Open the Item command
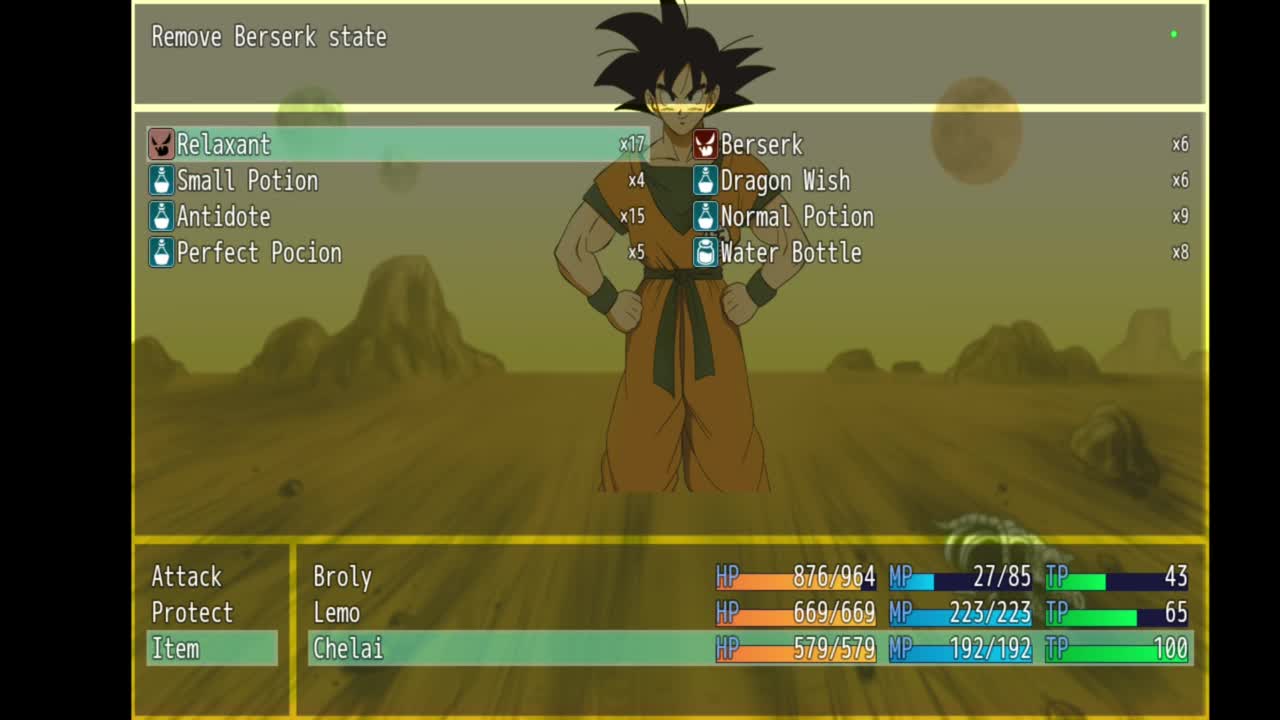 (176, 649)
